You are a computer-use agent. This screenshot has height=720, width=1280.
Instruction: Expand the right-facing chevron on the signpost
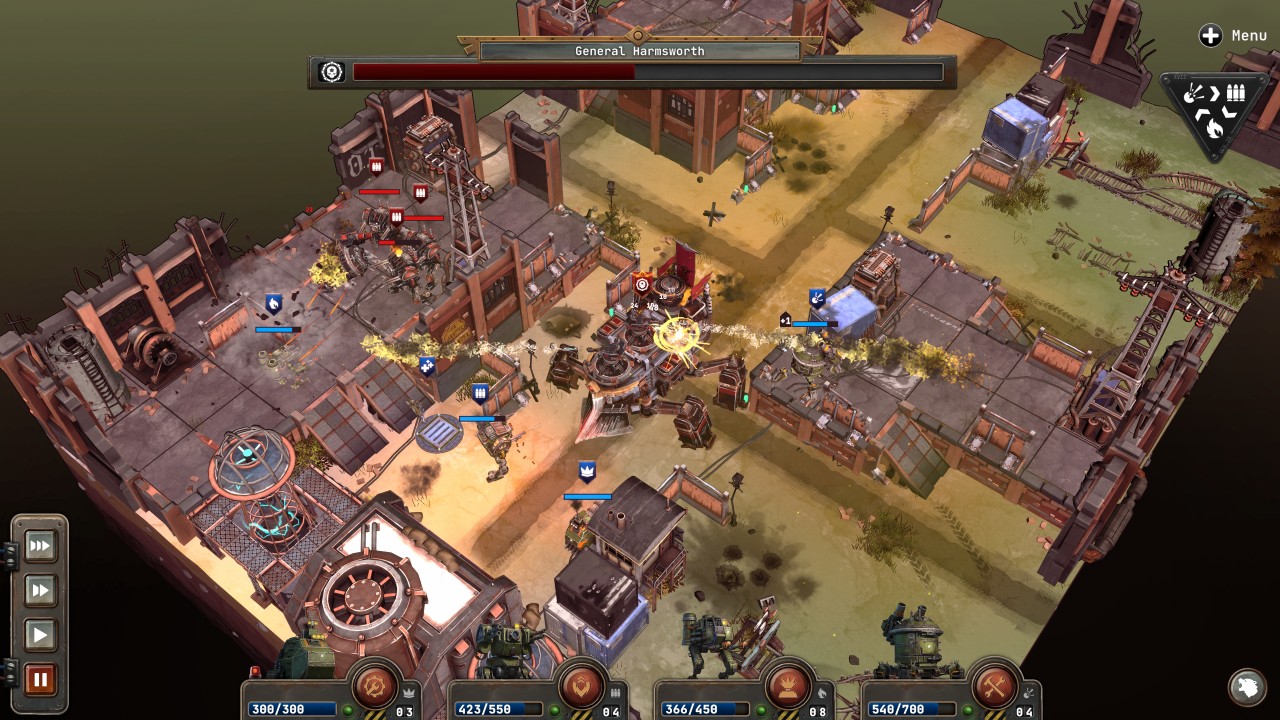click(1215, 91)
